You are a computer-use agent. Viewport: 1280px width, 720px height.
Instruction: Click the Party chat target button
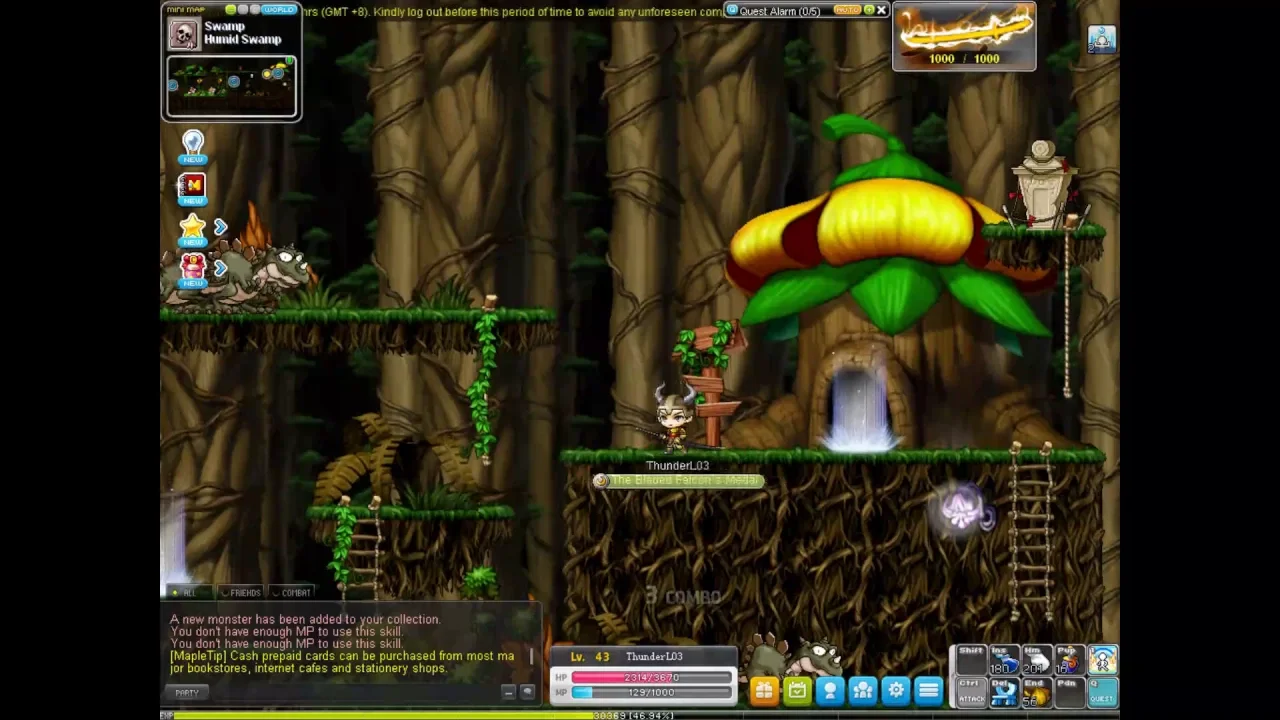pyautogui.click(x=187, y=692)
